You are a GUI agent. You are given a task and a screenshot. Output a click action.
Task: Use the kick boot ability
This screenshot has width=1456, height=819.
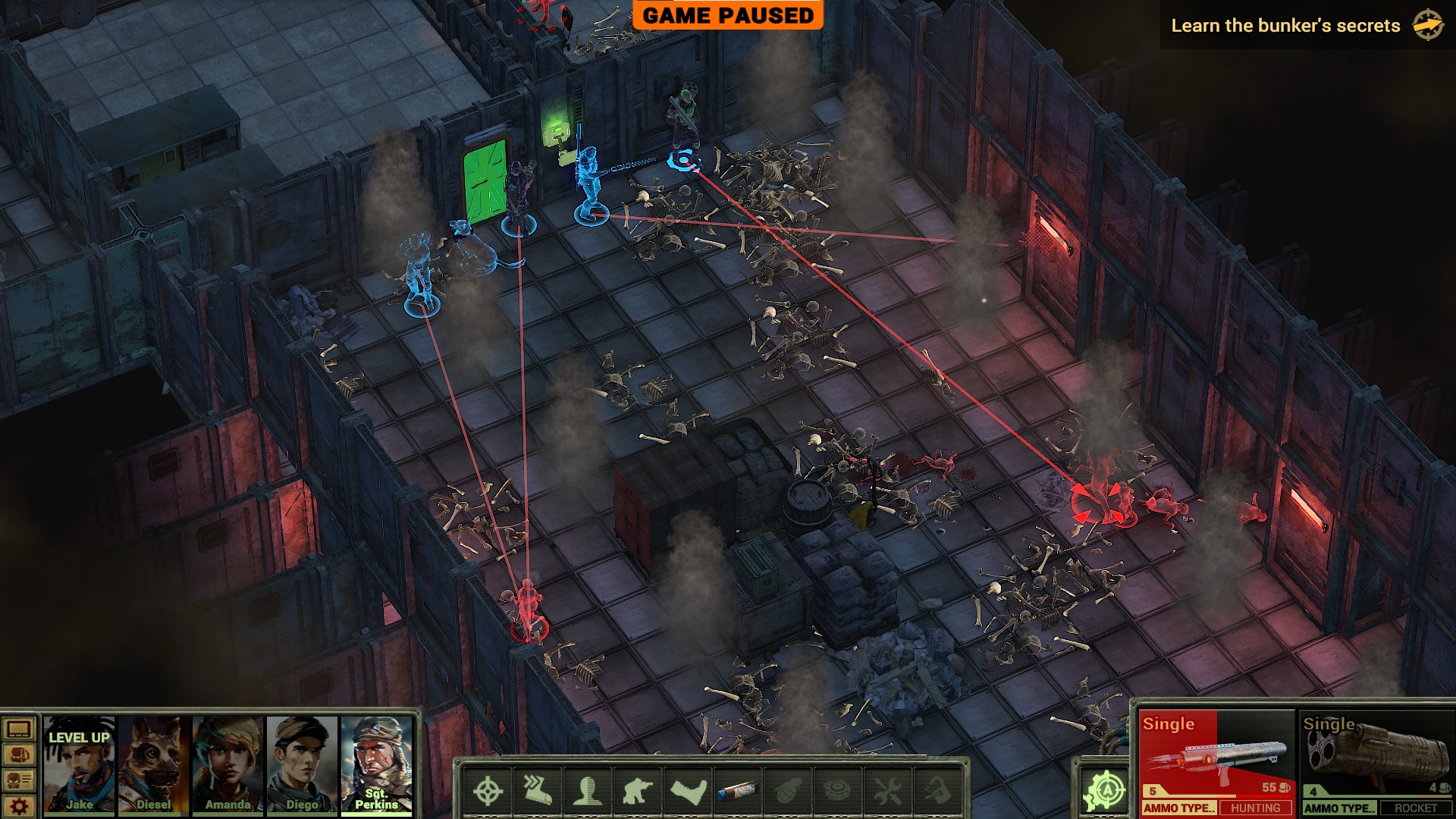point(688,791)
